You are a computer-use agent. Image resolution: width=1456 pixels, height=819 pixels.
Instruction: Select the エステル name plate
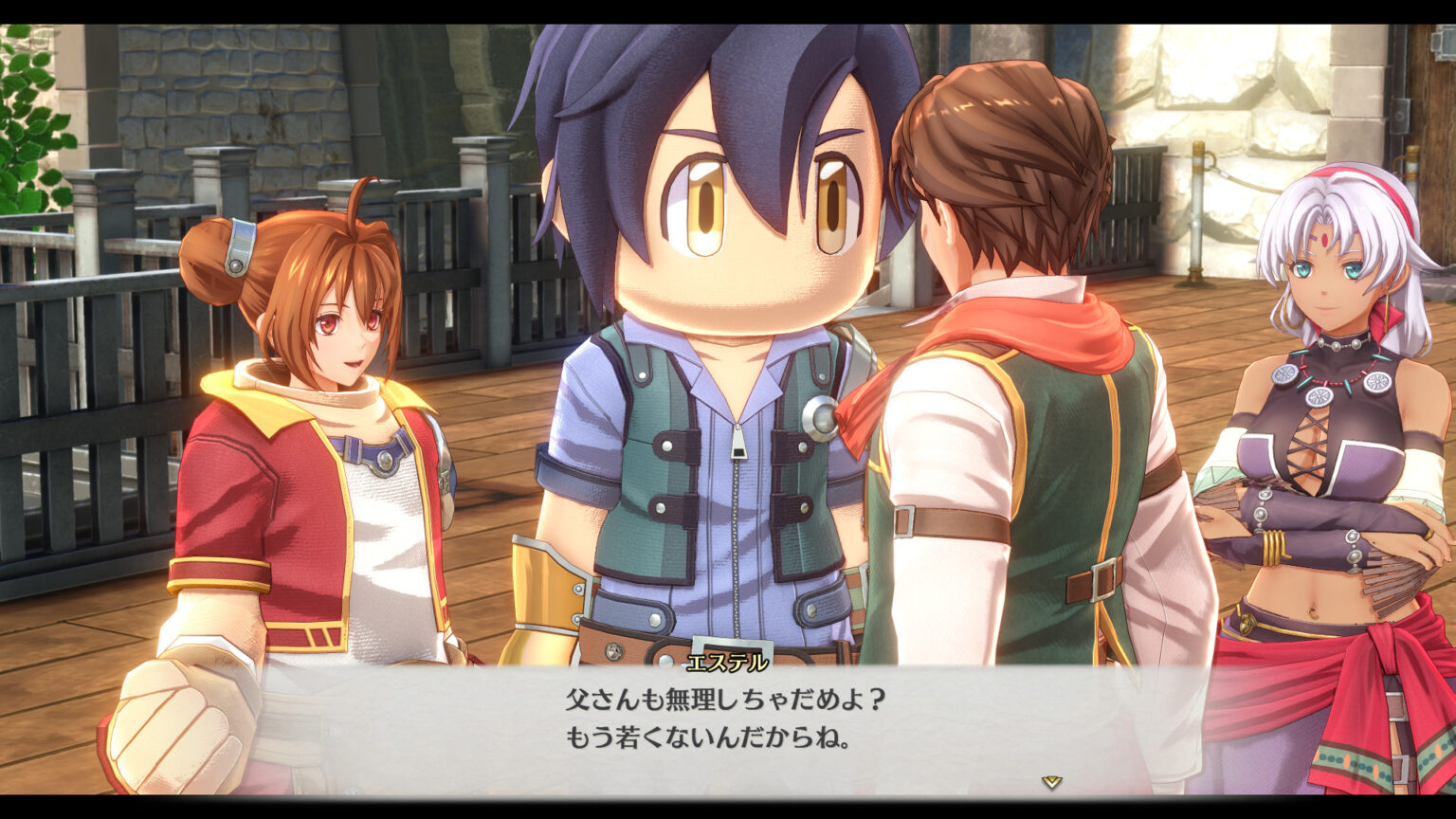coord(727,664)
